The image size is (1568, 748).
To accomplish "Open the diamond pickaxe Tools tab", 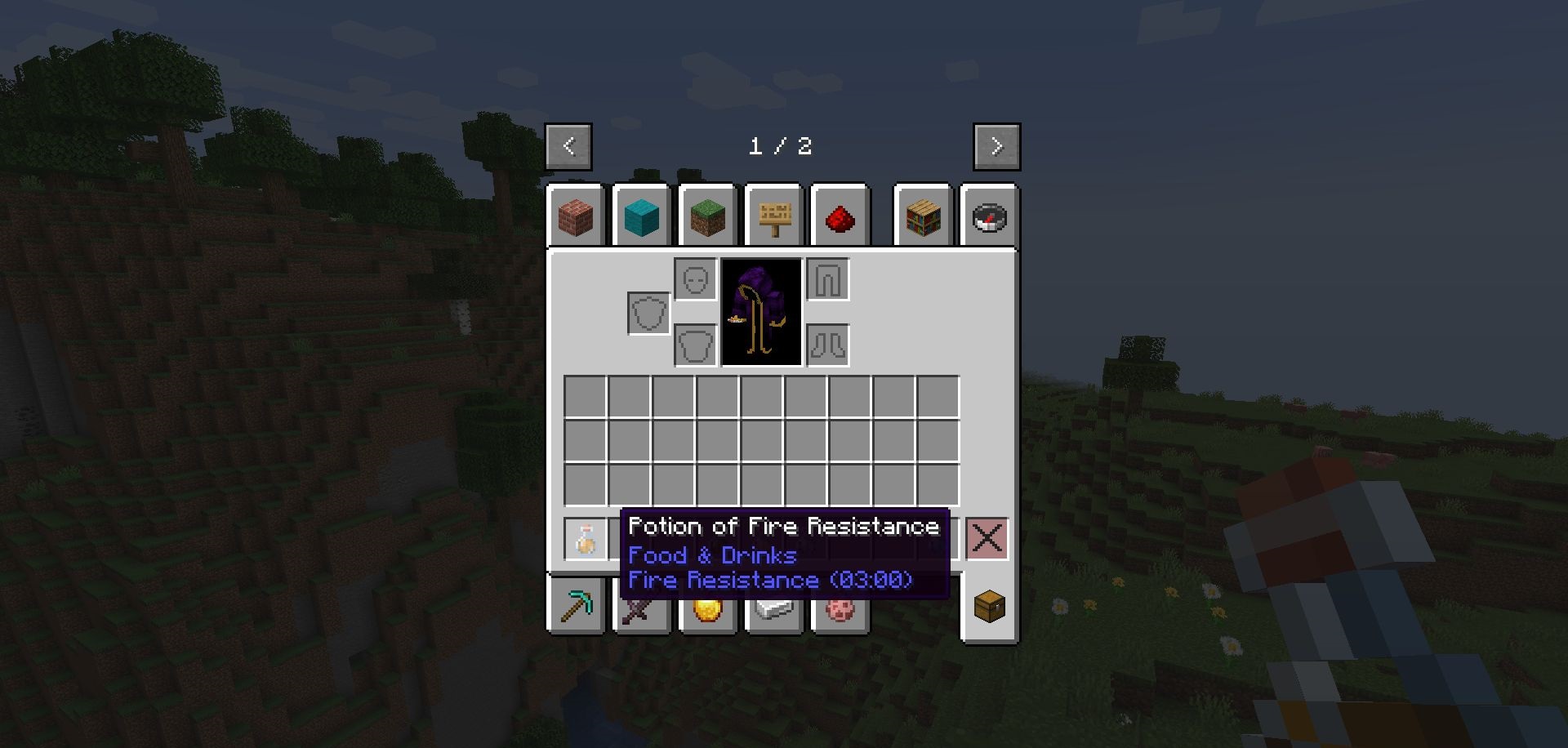I will (x=577, y=607).
